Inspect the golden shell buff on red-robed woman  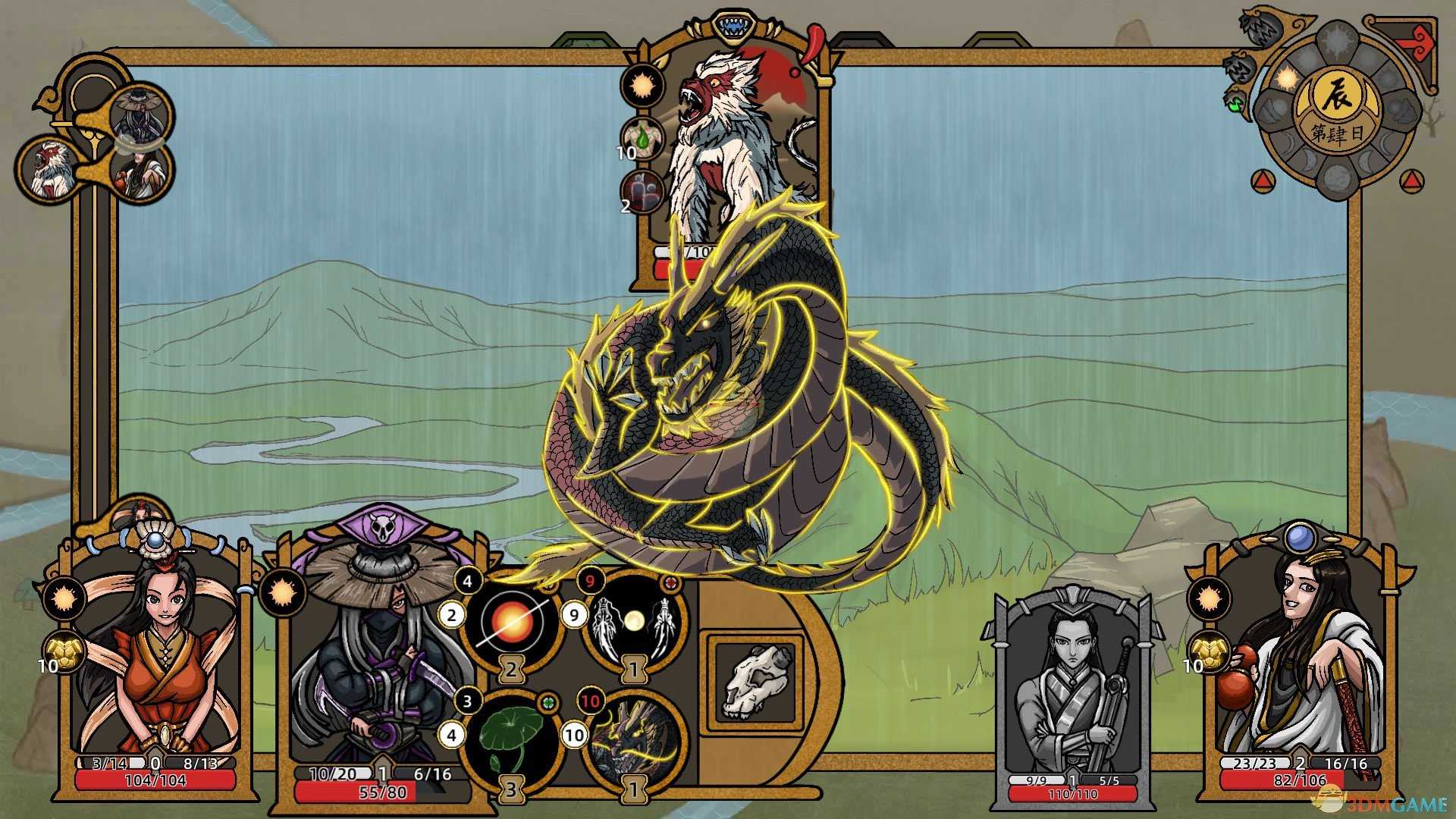pos(65,652)
